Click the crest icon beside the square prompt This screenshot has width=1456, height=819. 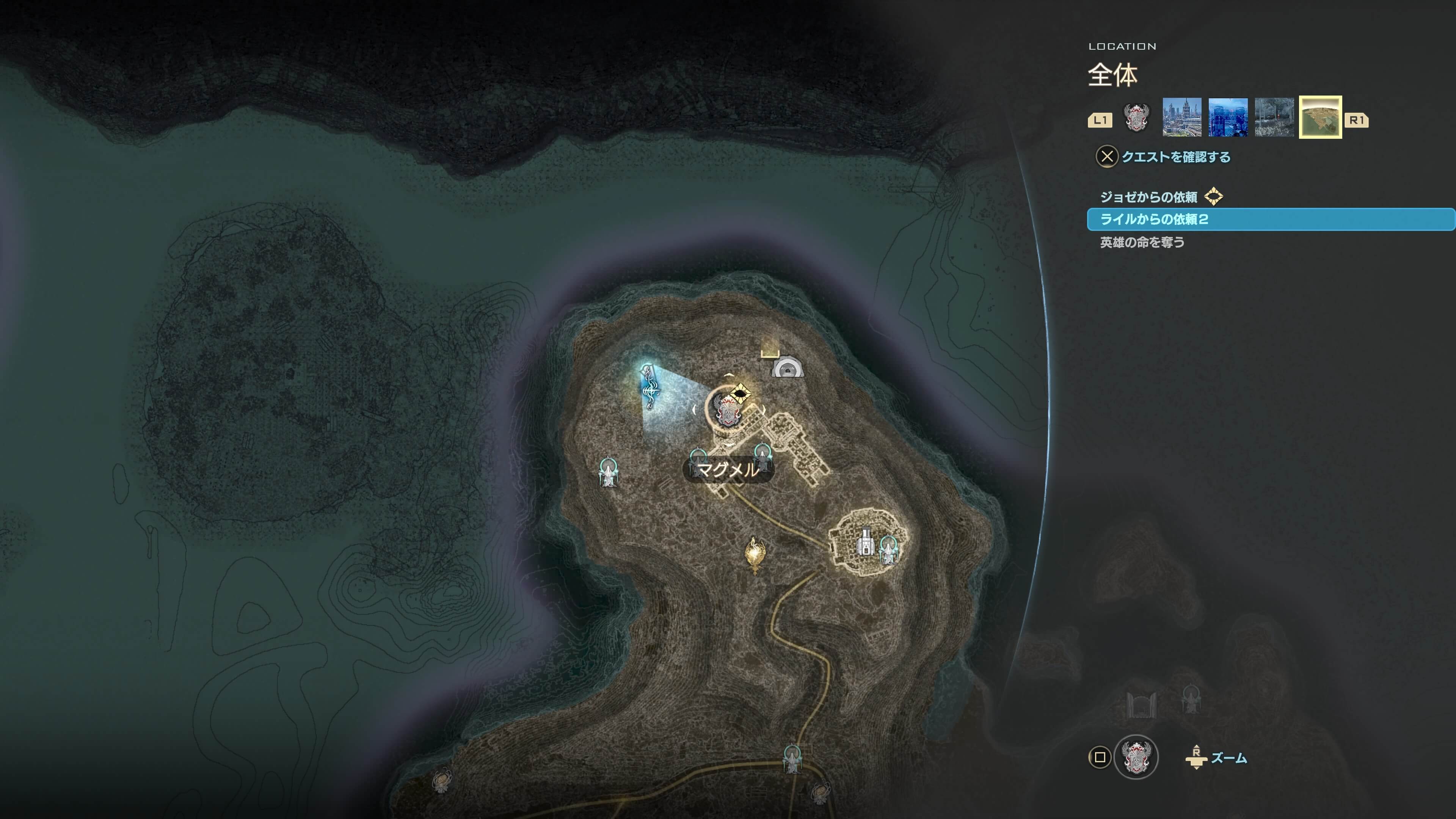point(1136,757)
